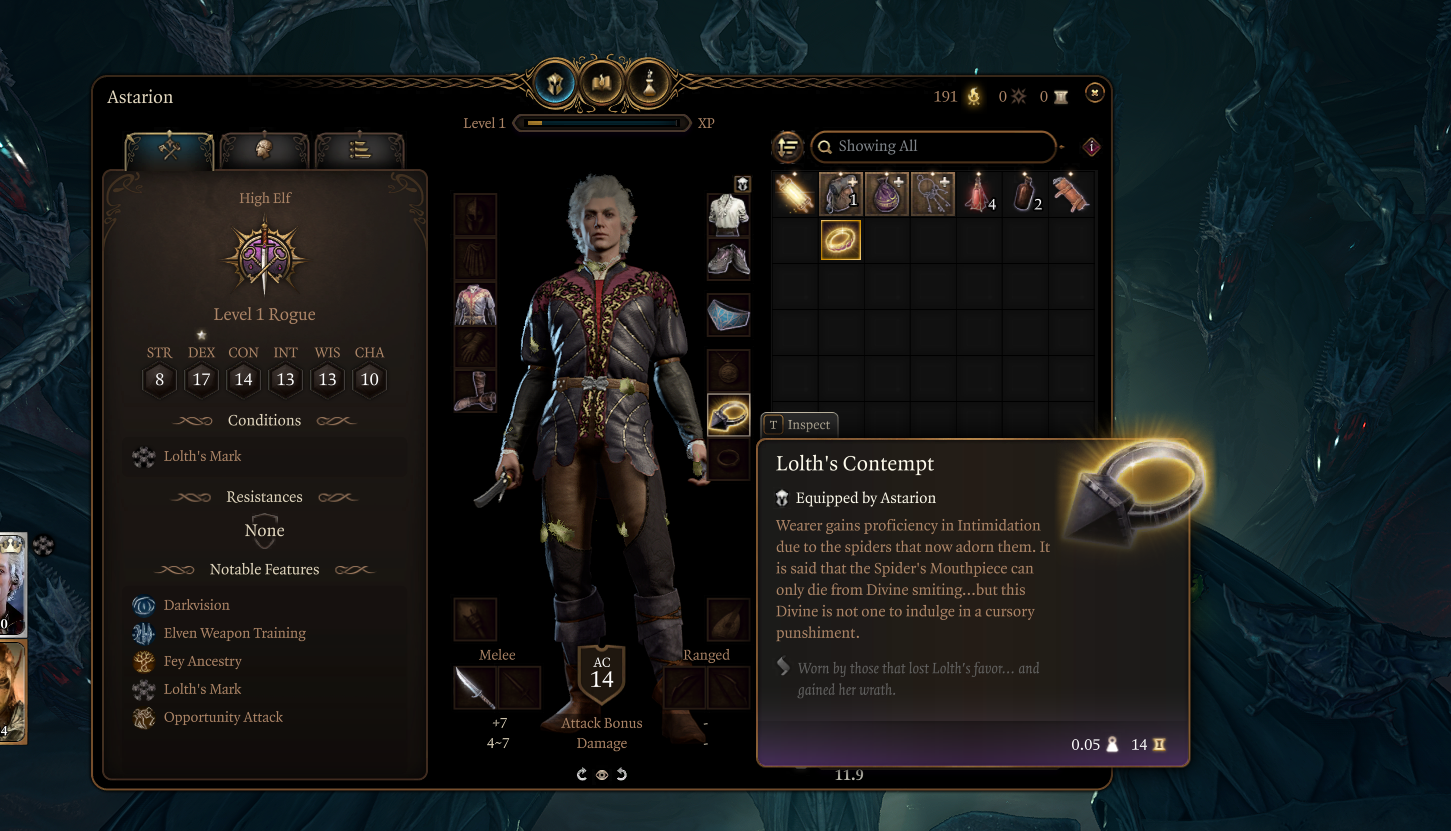Open the purple pouch container
The image size is (1451, 831).
click(887, 194)
